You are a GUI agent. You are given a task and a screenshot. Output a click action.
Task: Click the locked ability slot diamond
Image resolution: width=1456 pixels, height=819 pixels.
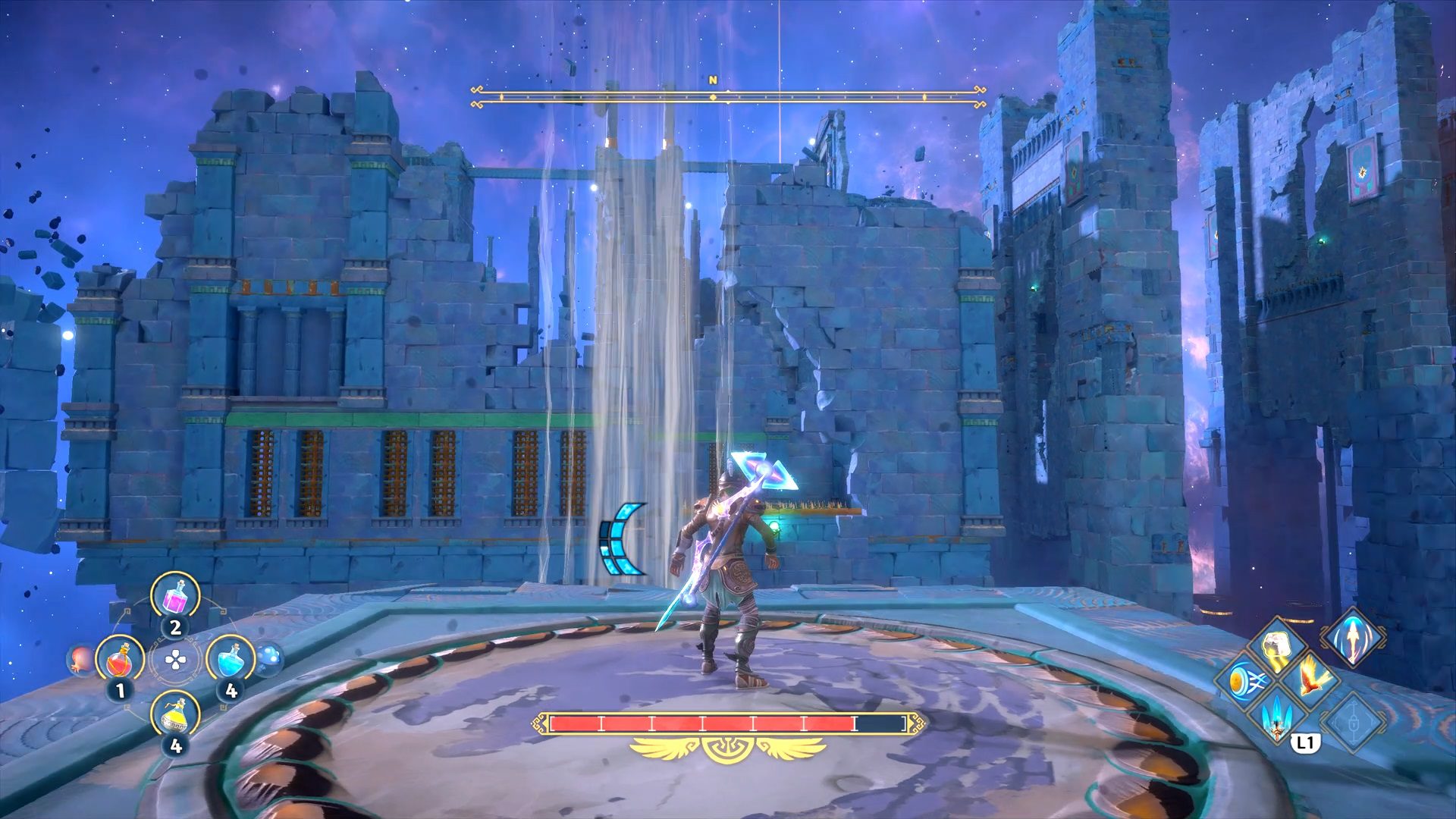coord(1353,720)
